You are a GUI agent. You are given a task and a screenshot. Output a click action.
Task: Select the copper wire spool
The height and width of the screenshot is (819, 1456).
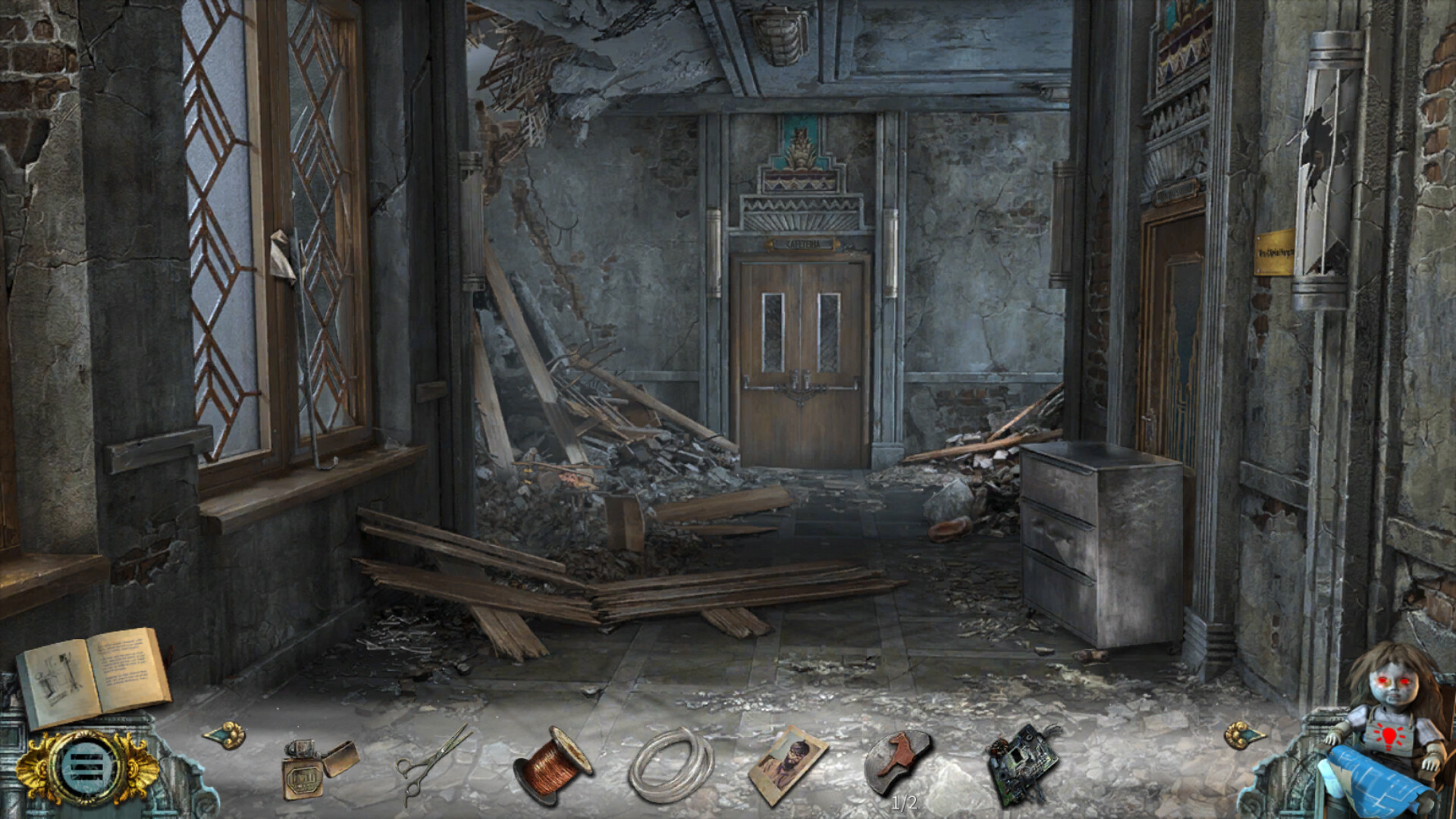pos(552,764)
